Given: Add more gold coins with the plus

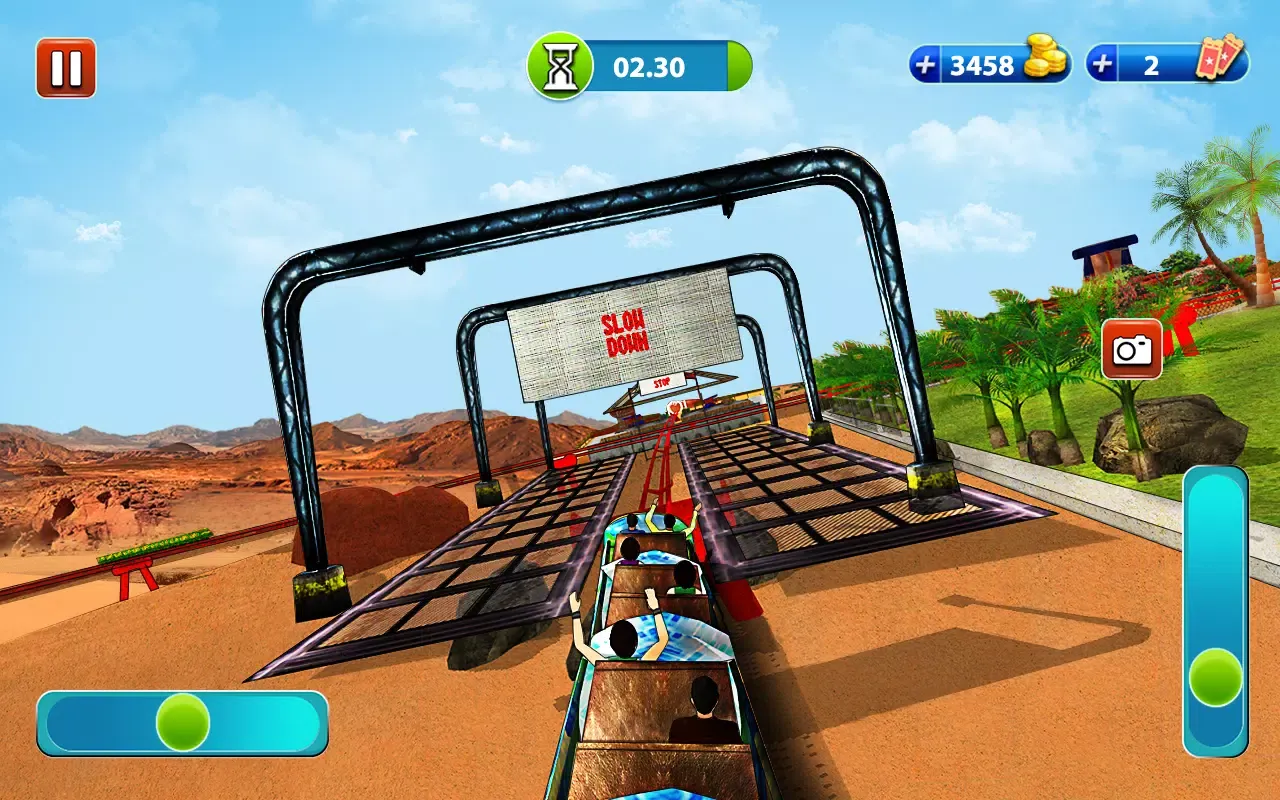Looking at the screenshot, I should tap(927, 66).
